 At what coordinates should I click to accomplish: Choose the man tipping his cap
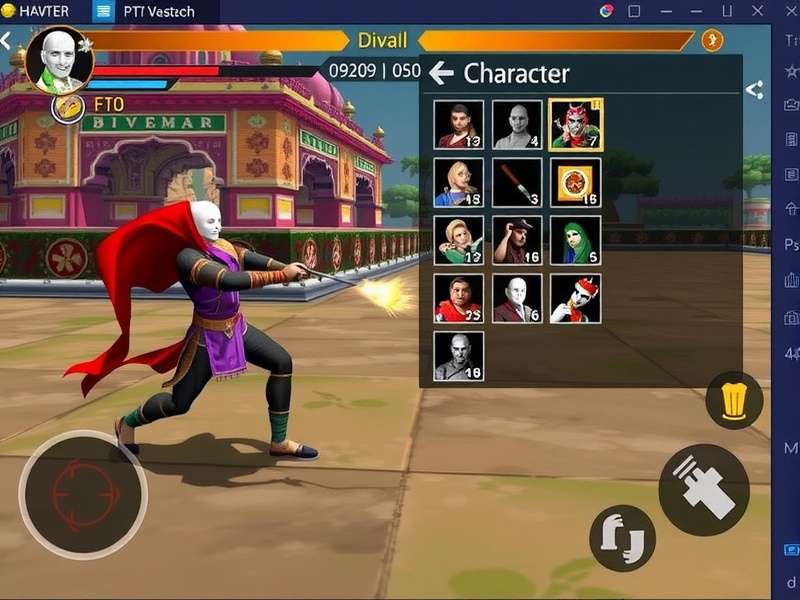(517, 241)
